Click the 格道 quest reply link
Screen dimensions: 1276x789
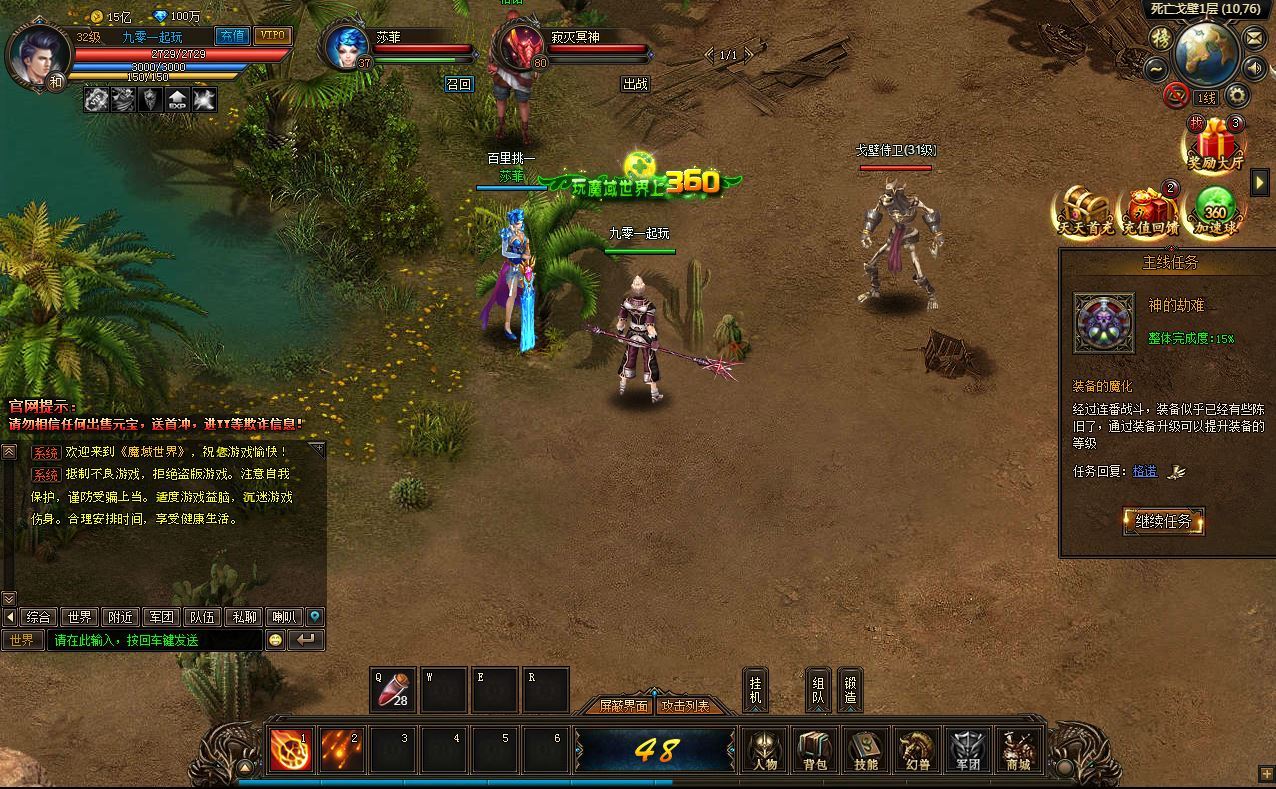[x=1145, y=471]
